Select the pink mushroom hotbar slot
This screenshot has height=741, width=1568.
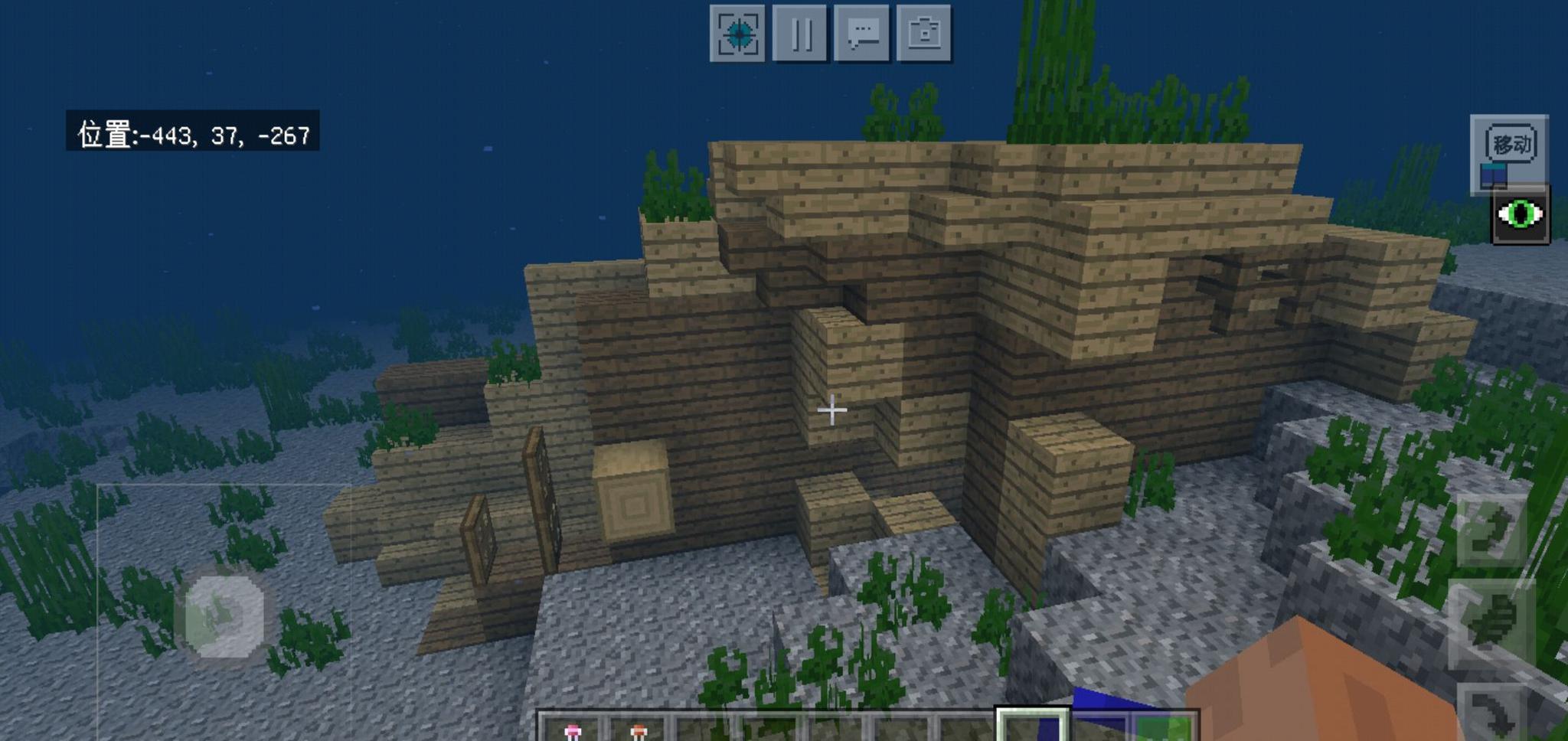(572, 730)
